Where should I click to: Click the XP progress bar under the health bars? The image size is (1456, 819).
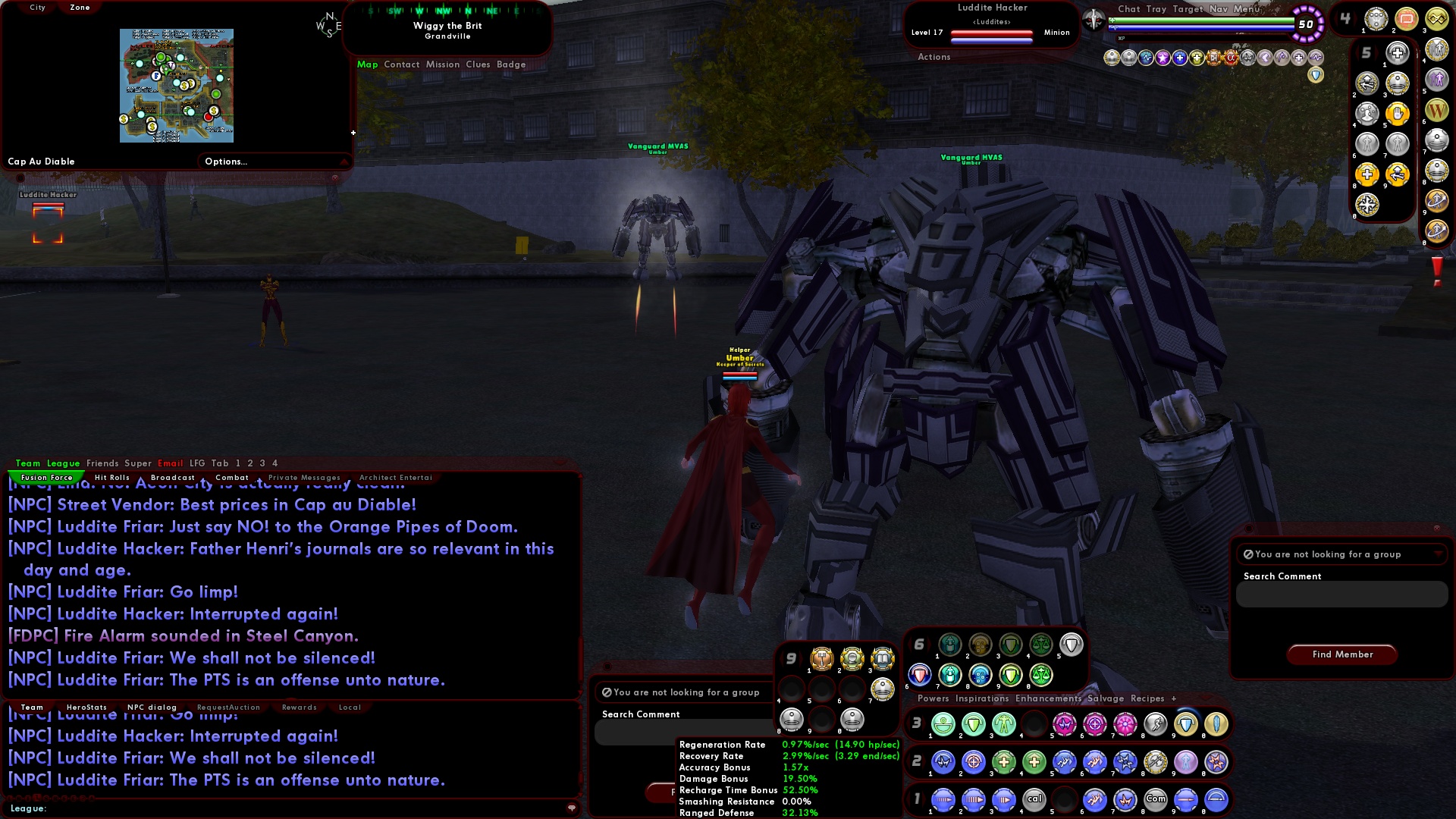[x=1200, y=38]
